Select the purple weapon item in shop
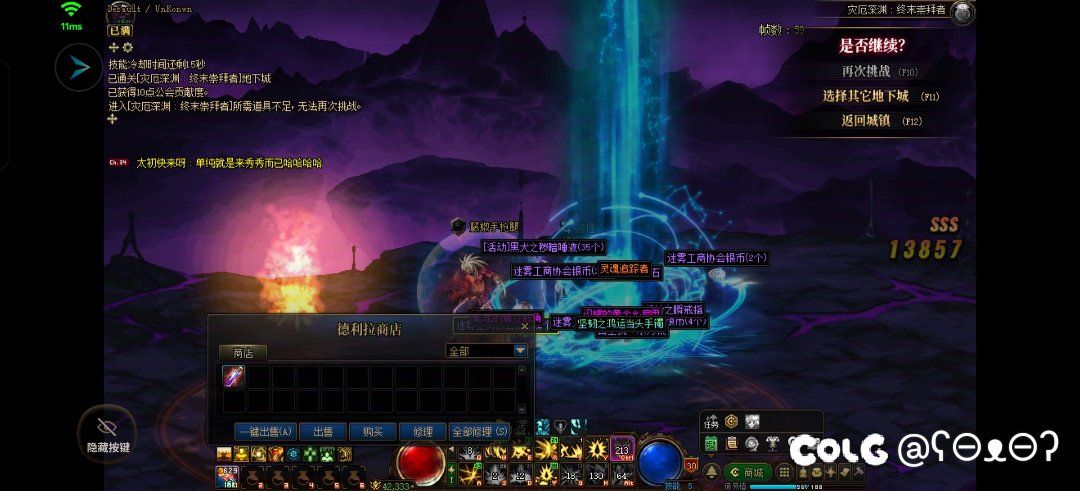Viewport: 1080px width, 491px height. (x=234, y=377)
